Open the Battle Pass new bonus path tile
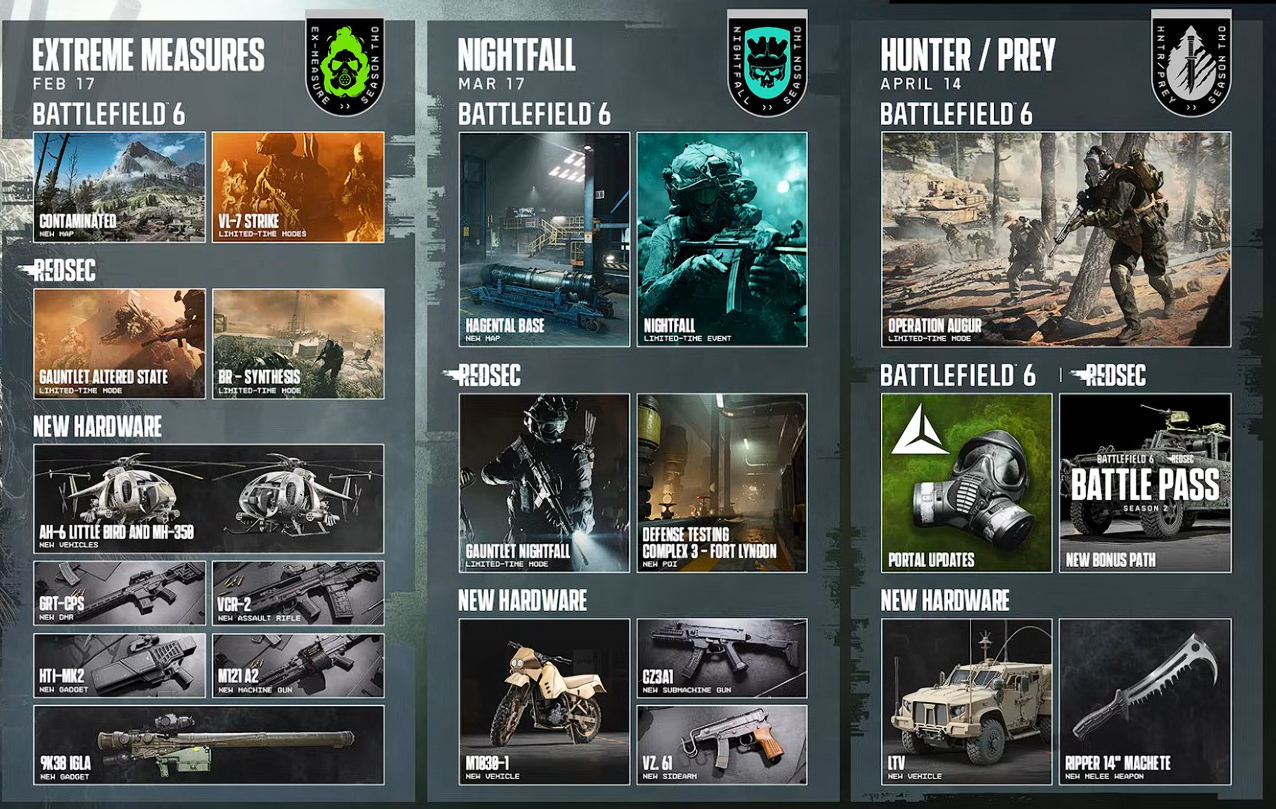 [1145, 482]
